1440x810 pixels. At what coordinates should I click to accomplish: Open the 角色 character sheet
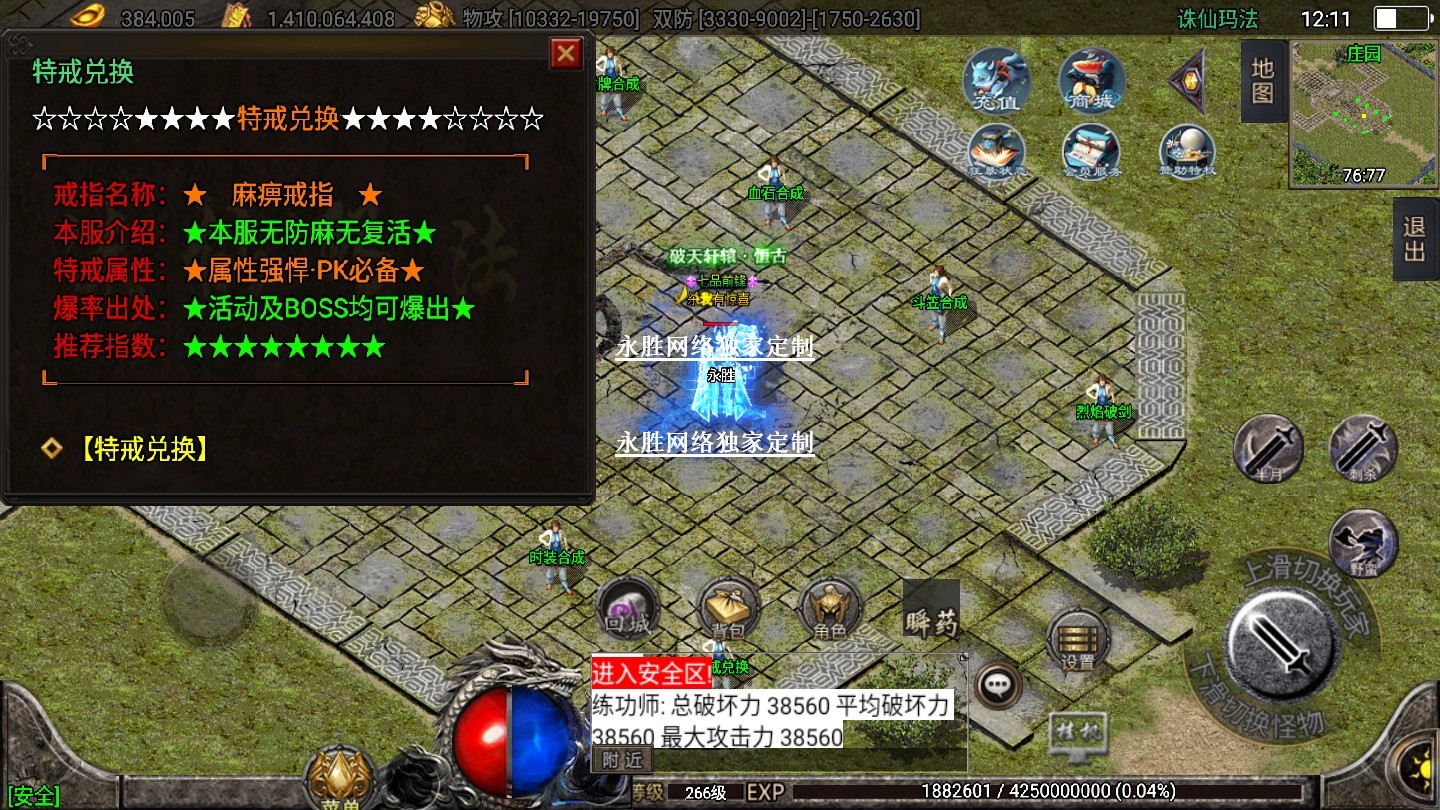click(830, 608)
